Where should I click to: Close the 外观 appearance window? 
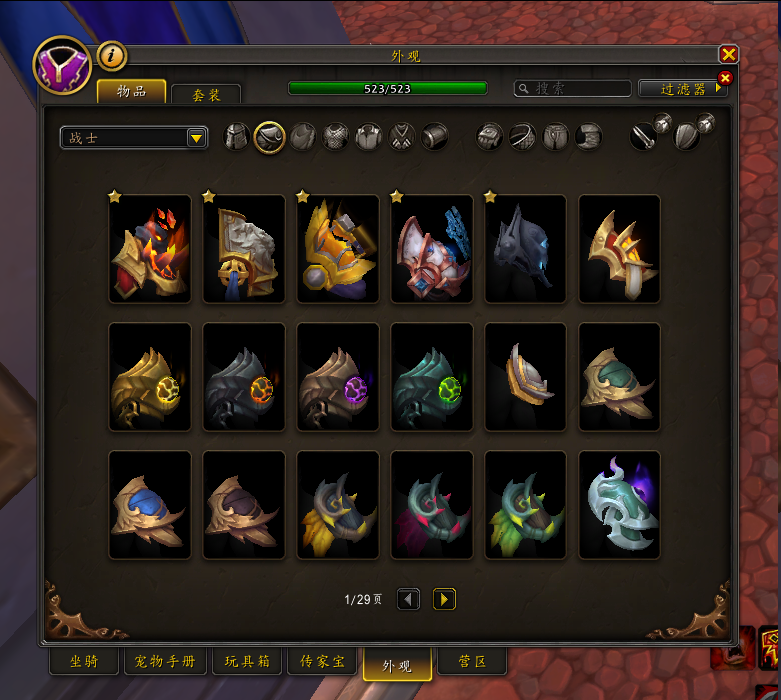pyautogui.click(x=728, y=54)
